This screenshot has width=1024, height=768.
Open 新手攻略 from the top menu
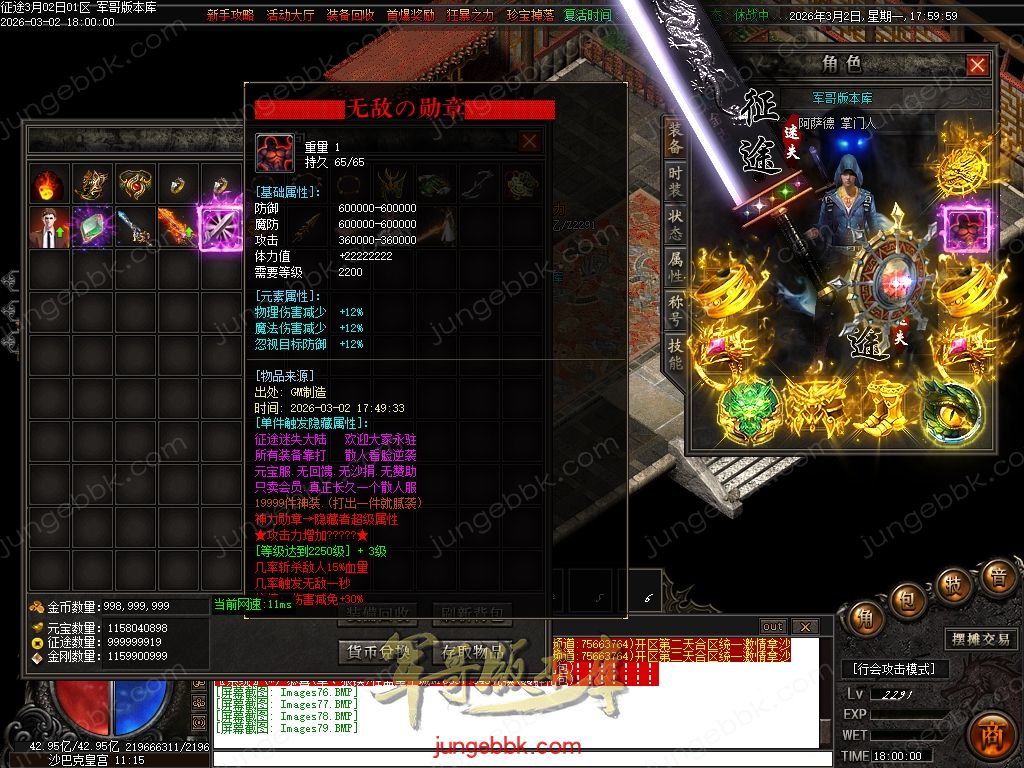click(x=231, y=15)
